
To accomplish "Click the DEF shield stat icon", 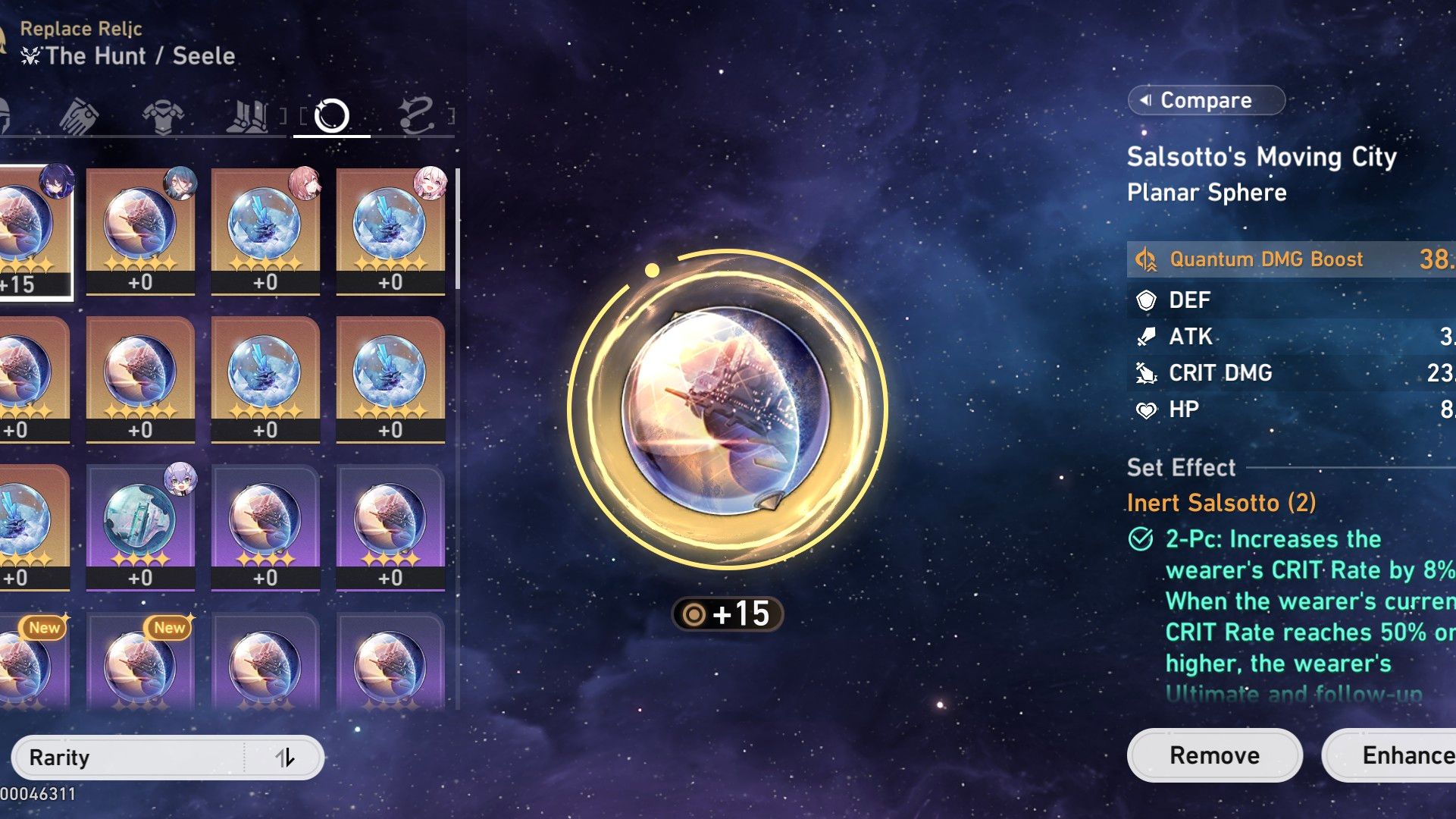I will click(x=1146, y=300).
